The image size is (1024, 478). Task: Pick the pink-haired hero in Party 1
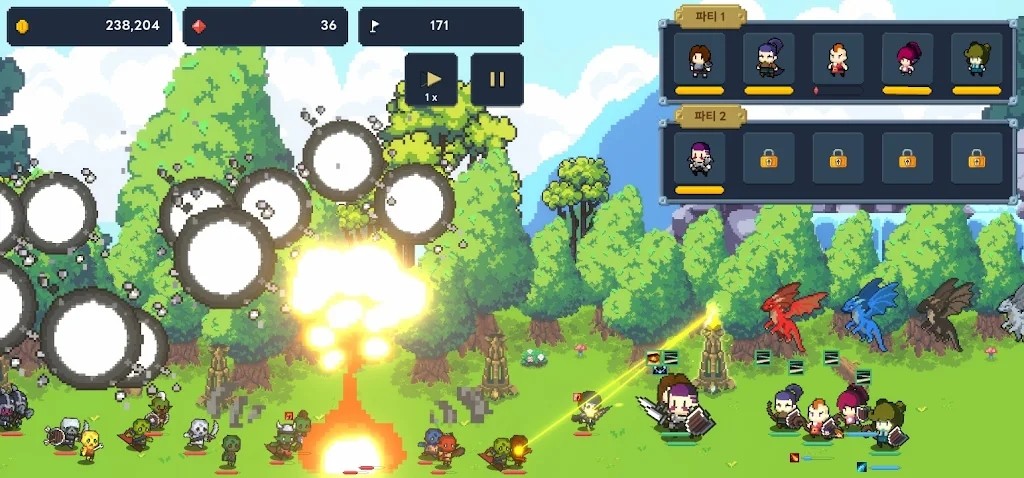[x=907, y=59]
